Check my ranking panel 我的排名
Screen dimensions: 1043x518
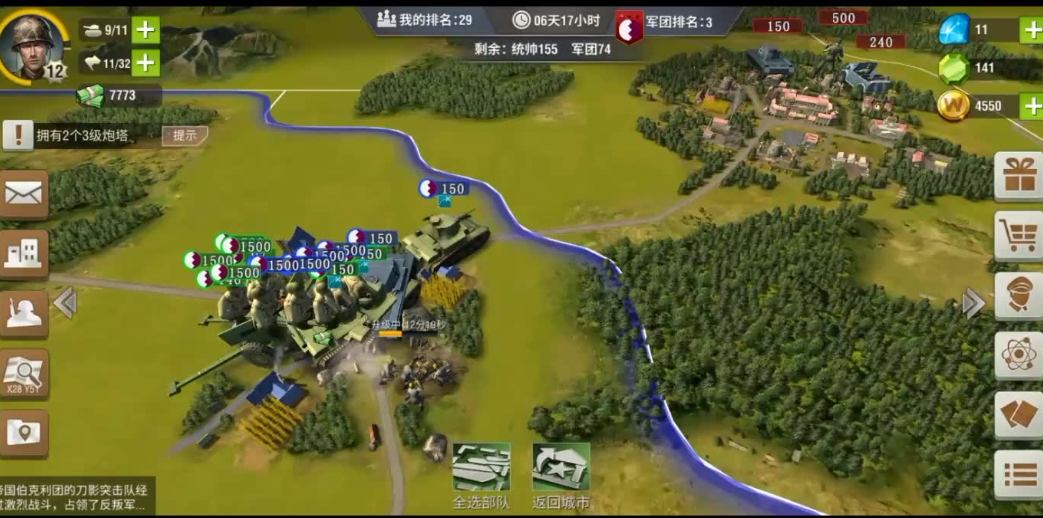[425, 20]
